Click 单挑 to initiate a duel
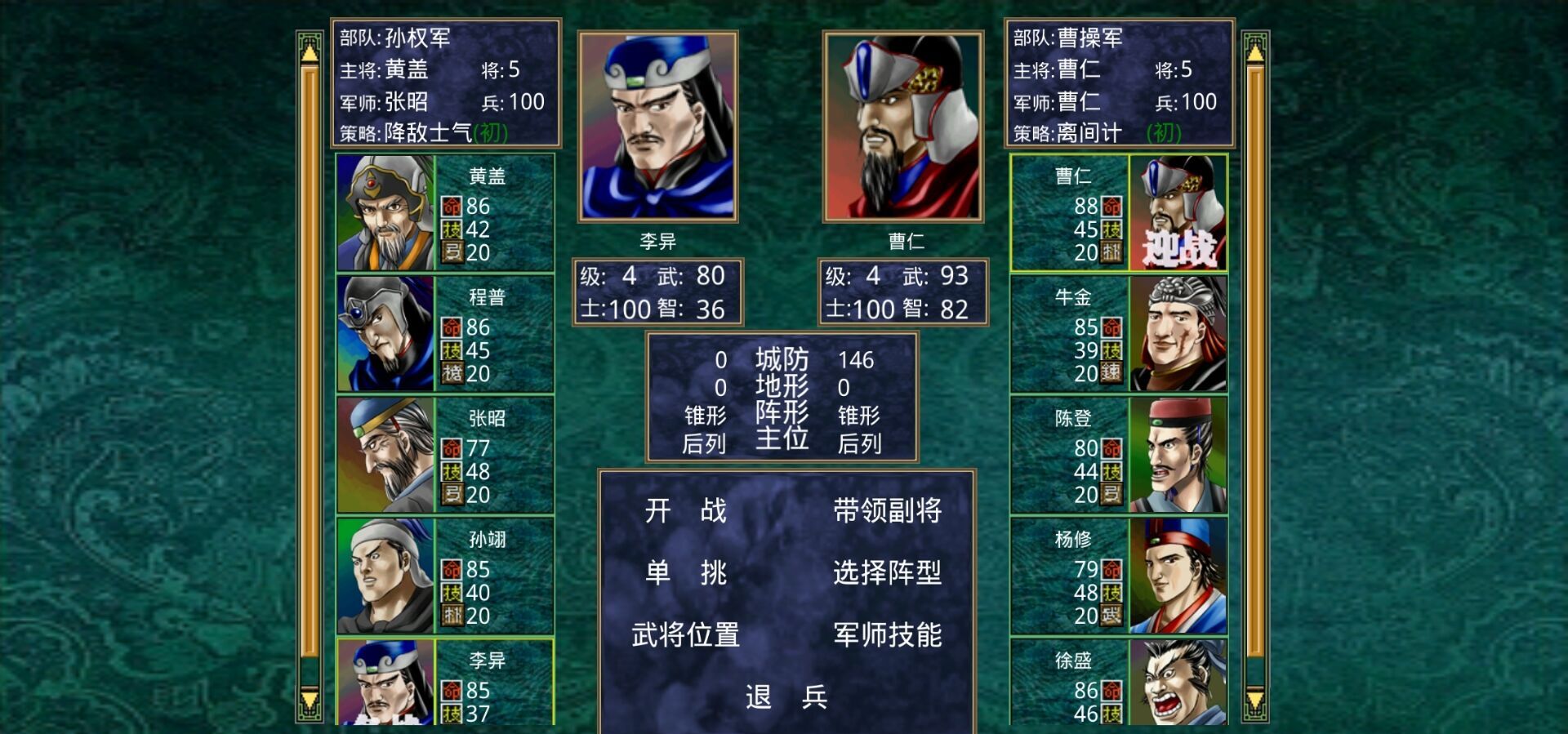 coord(688,574)
